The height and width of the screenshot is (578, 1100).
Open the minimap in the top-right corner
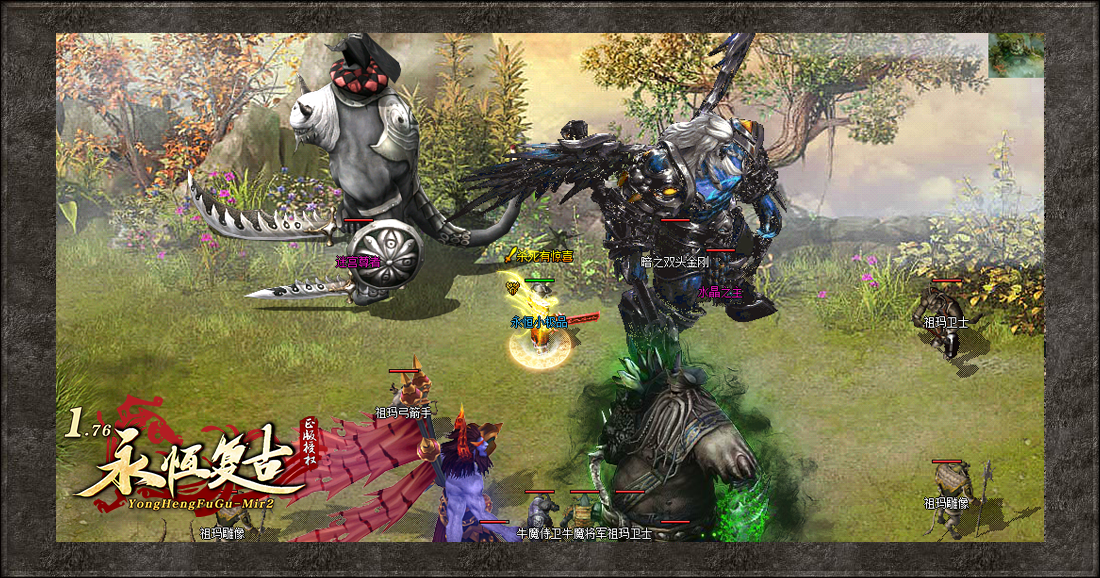click(x=1016, y=55)
